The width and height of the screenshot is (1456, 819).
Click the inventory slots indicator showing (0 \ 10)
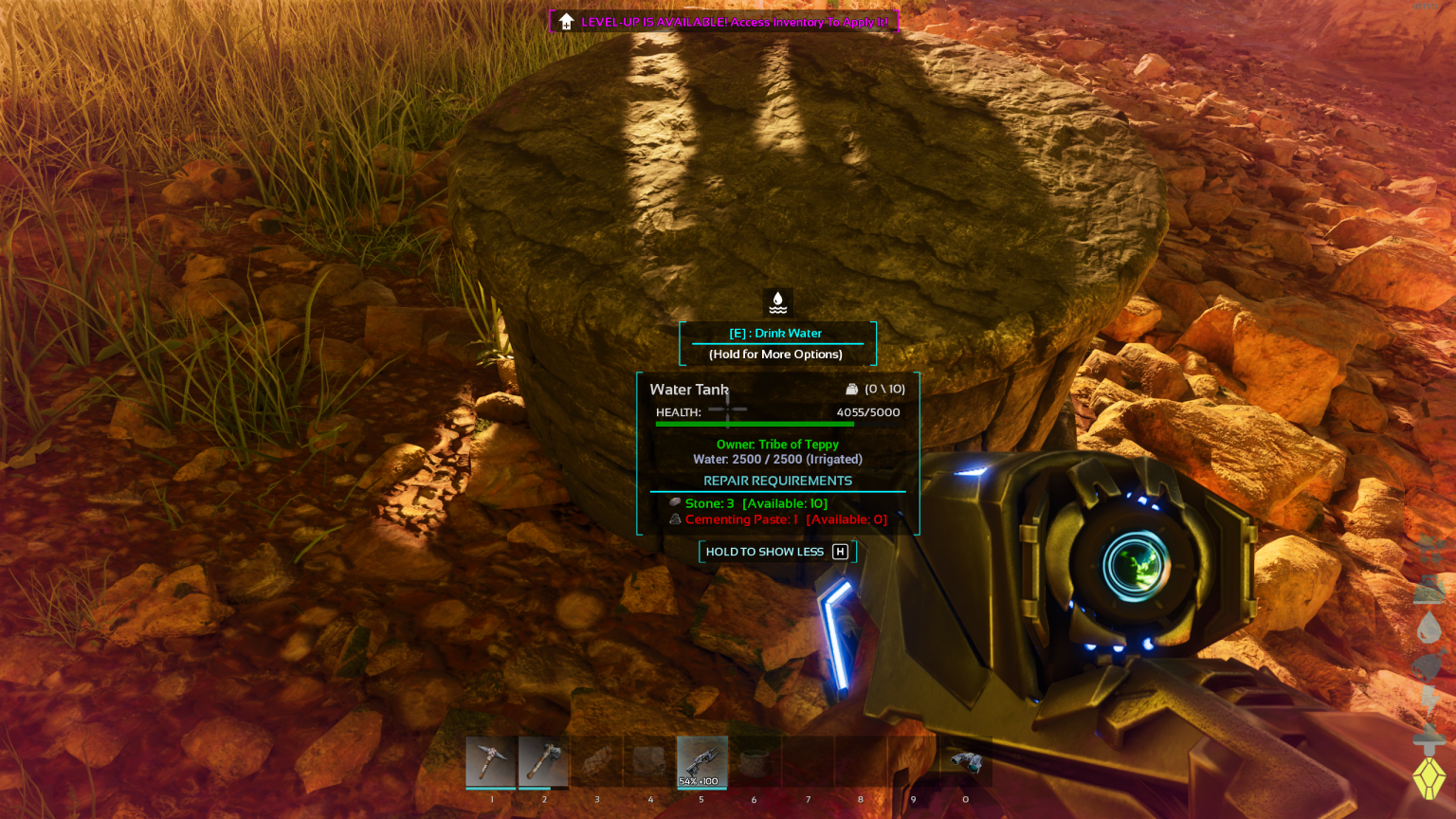coord(878,389)
